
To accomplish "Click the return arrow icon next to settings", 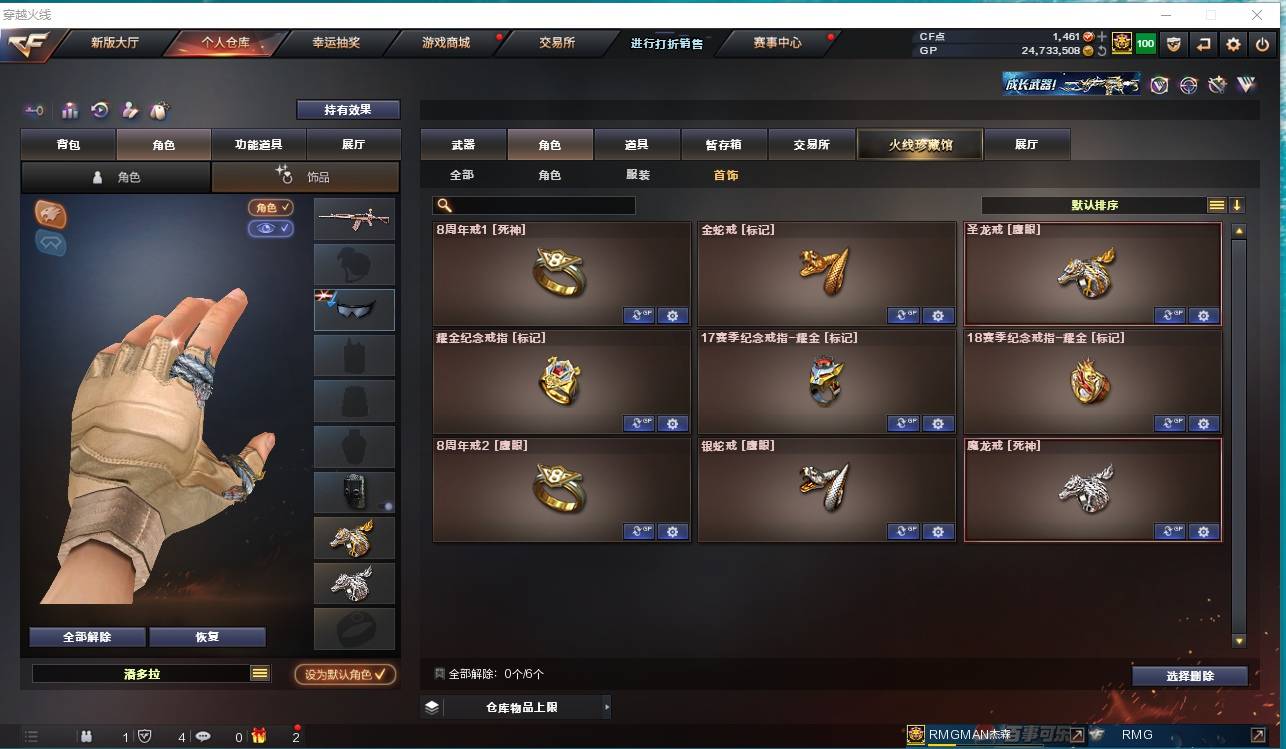I will 1202,45.
